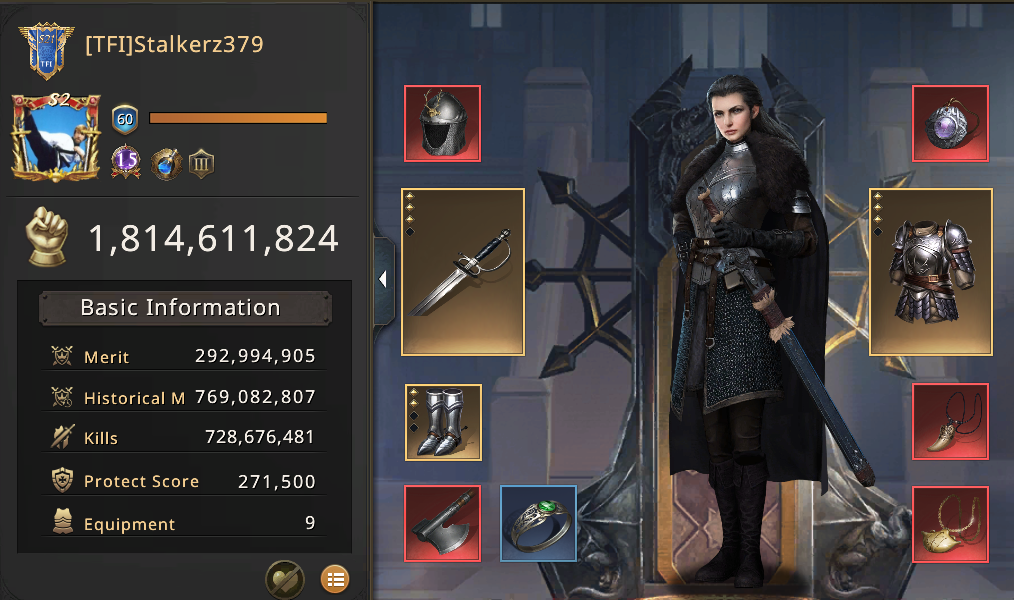Select the steel boots slot
Image resolution: width=1014 pixels, height=600 pixels.
[443, 422]
